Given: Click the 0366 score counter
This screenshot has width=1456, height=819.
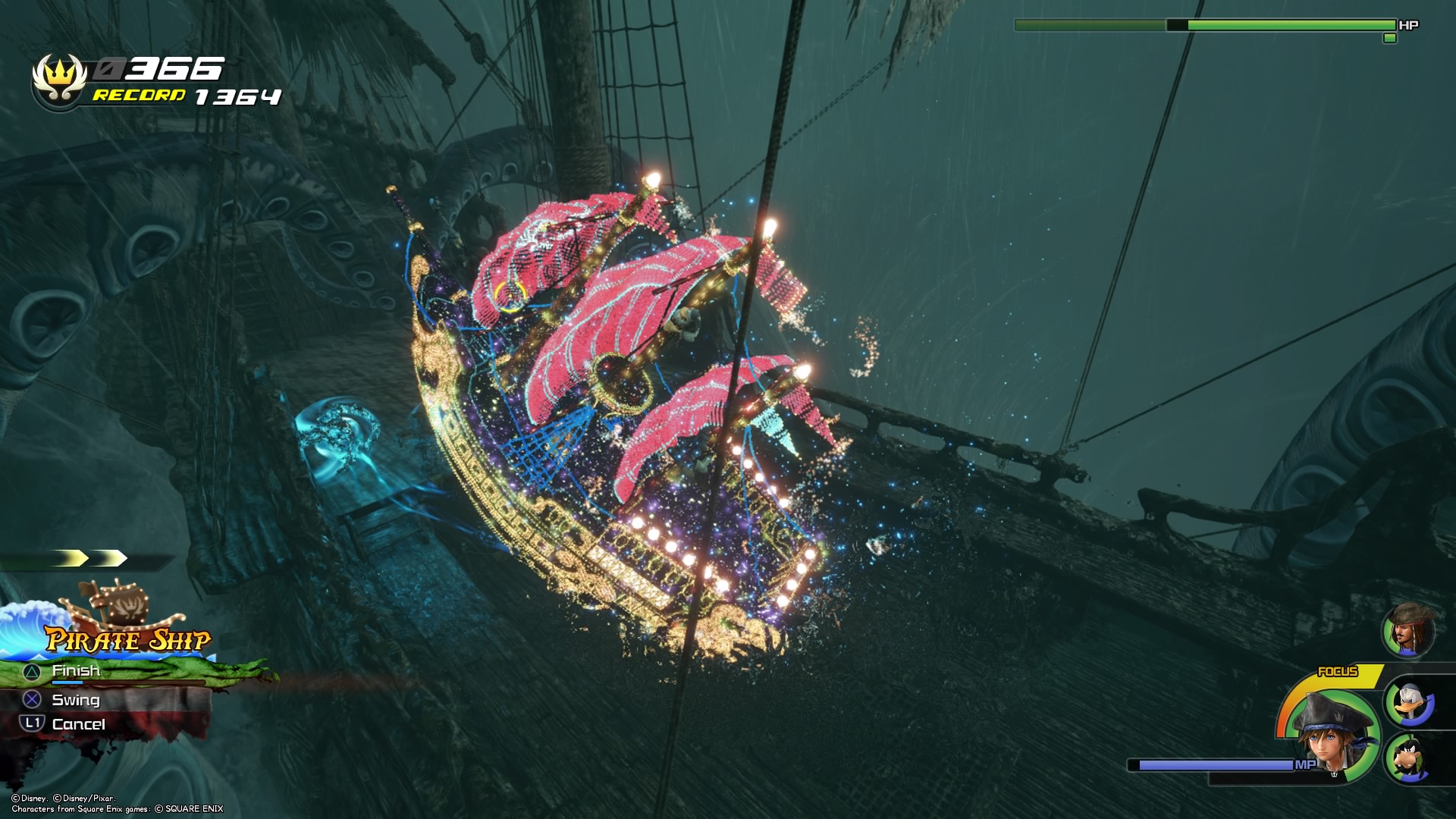Looking at the screenshot, I should click(x=159, y=68).
